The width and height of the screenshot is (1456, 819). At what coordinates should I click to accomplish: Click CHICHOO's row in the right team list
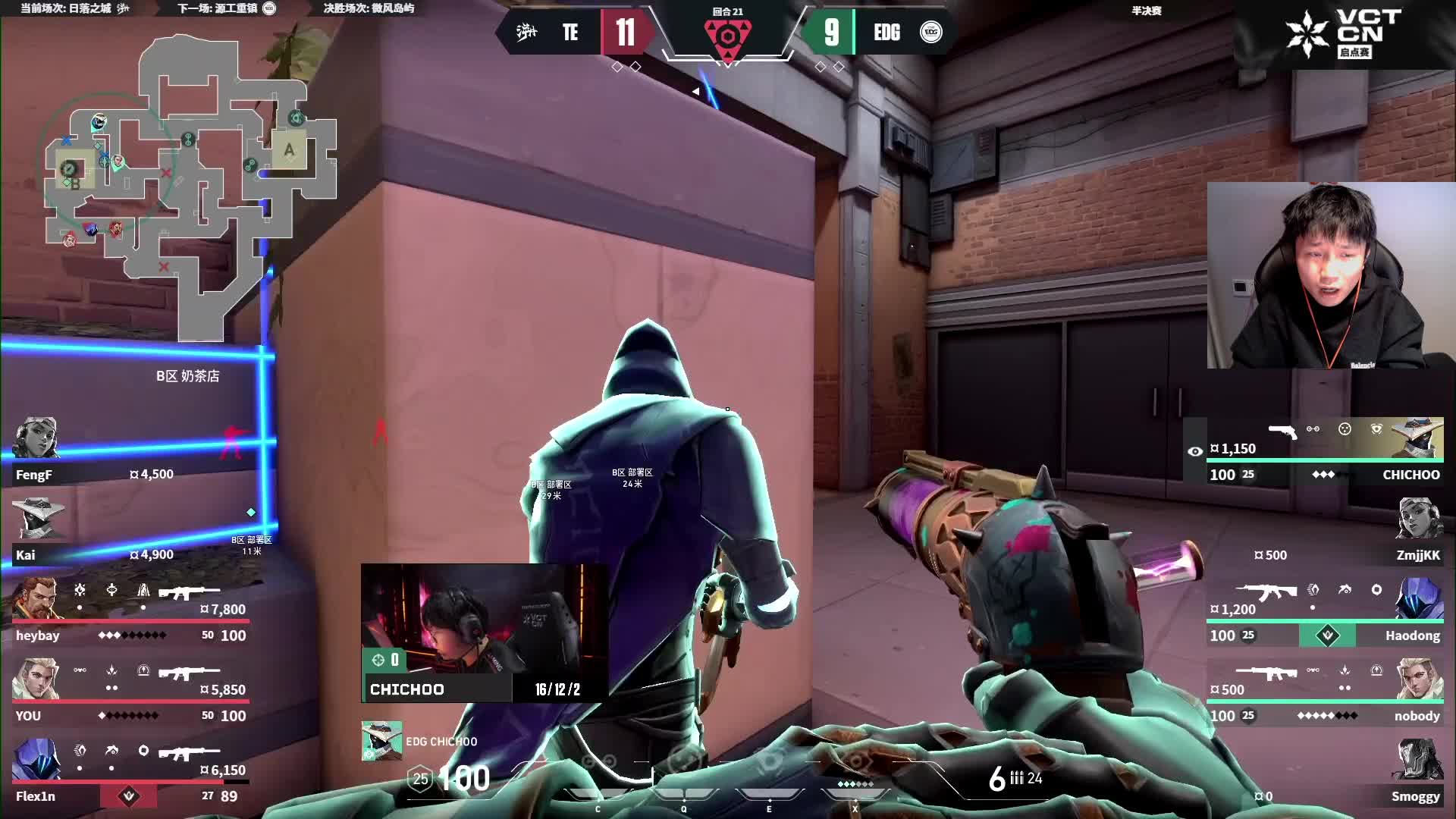1323,451
